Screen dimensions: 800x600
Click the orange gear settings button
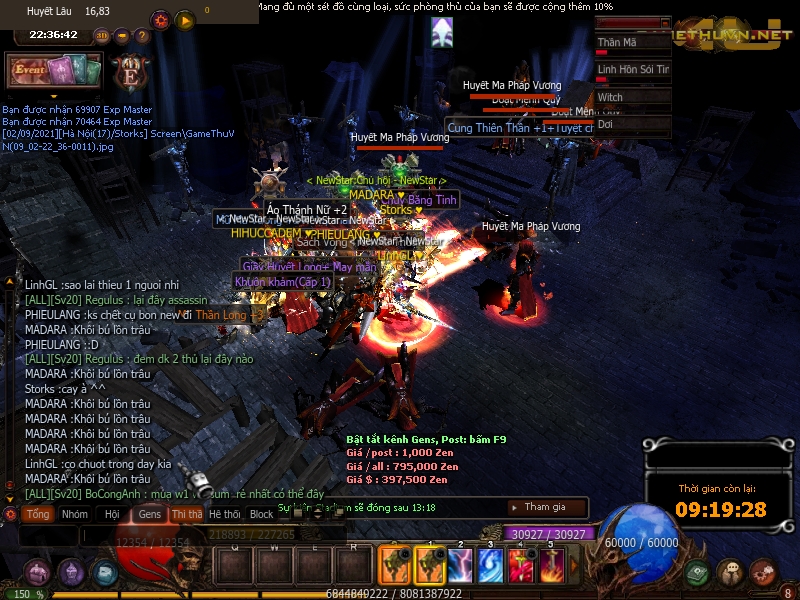(160, 20)
